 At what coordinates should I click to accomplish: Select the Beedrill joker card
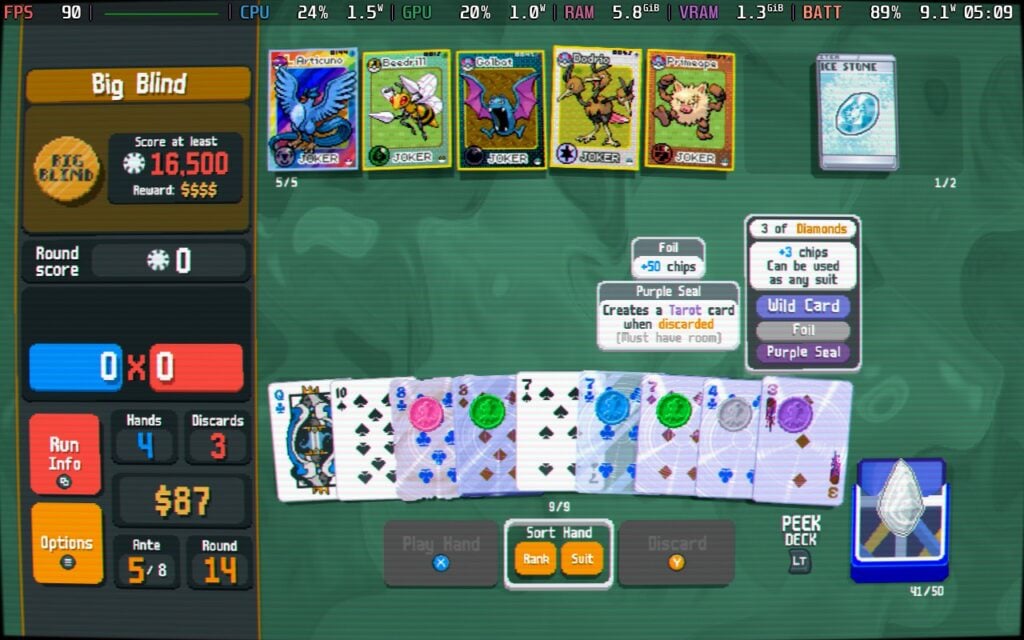click(x=405, y=110)
